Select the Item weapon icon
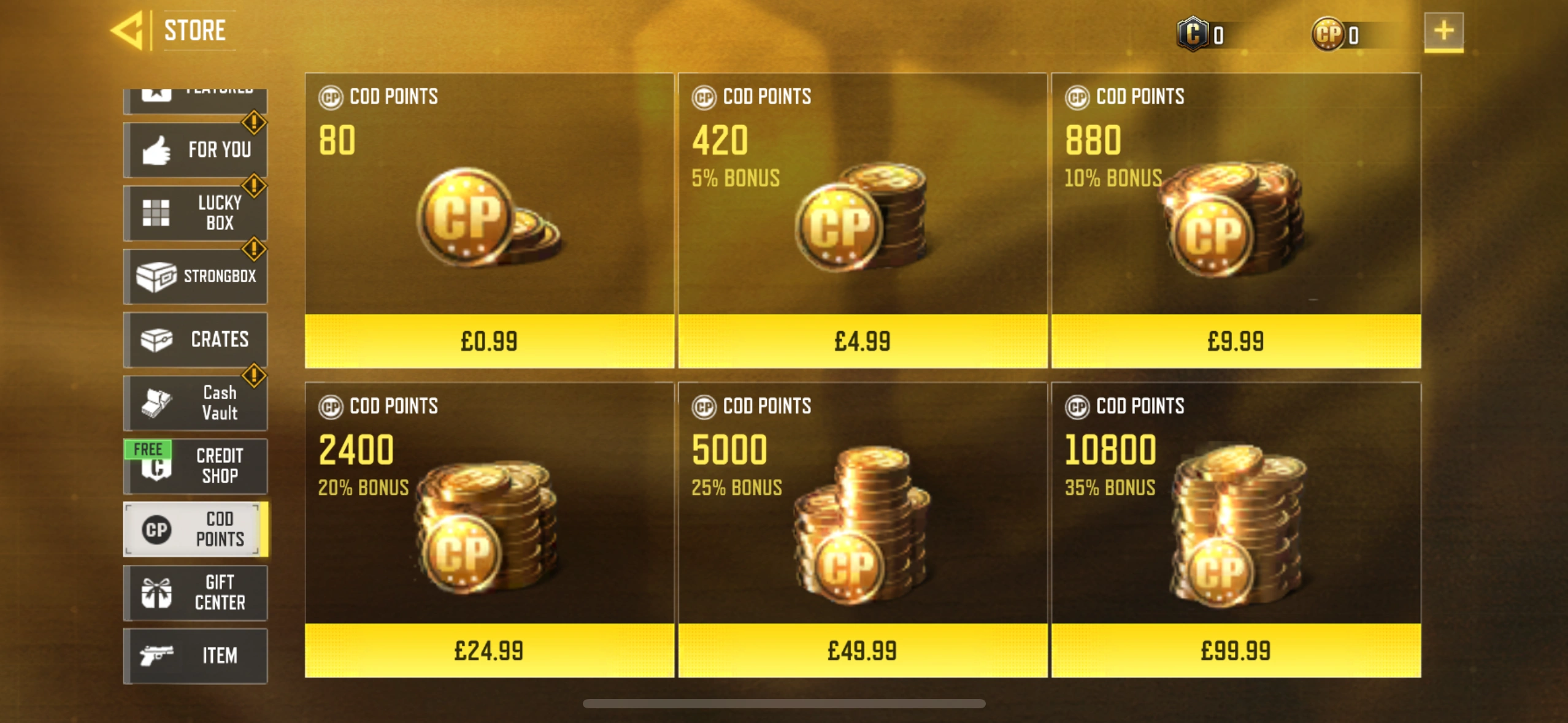 [x=157, y=655]
